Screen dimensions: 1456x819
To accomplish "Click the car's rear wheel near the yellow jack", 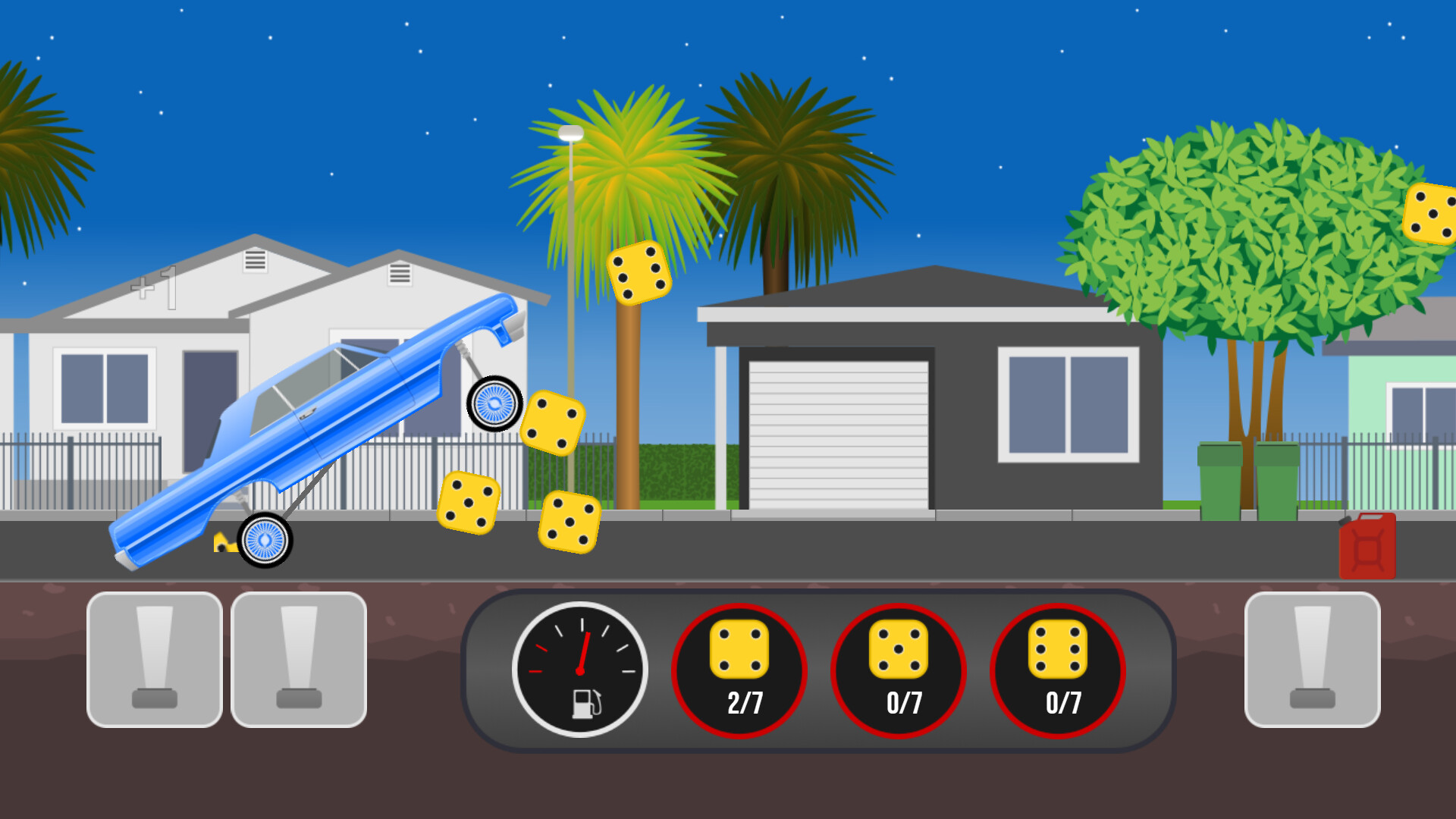I will [x=264, y=540].
